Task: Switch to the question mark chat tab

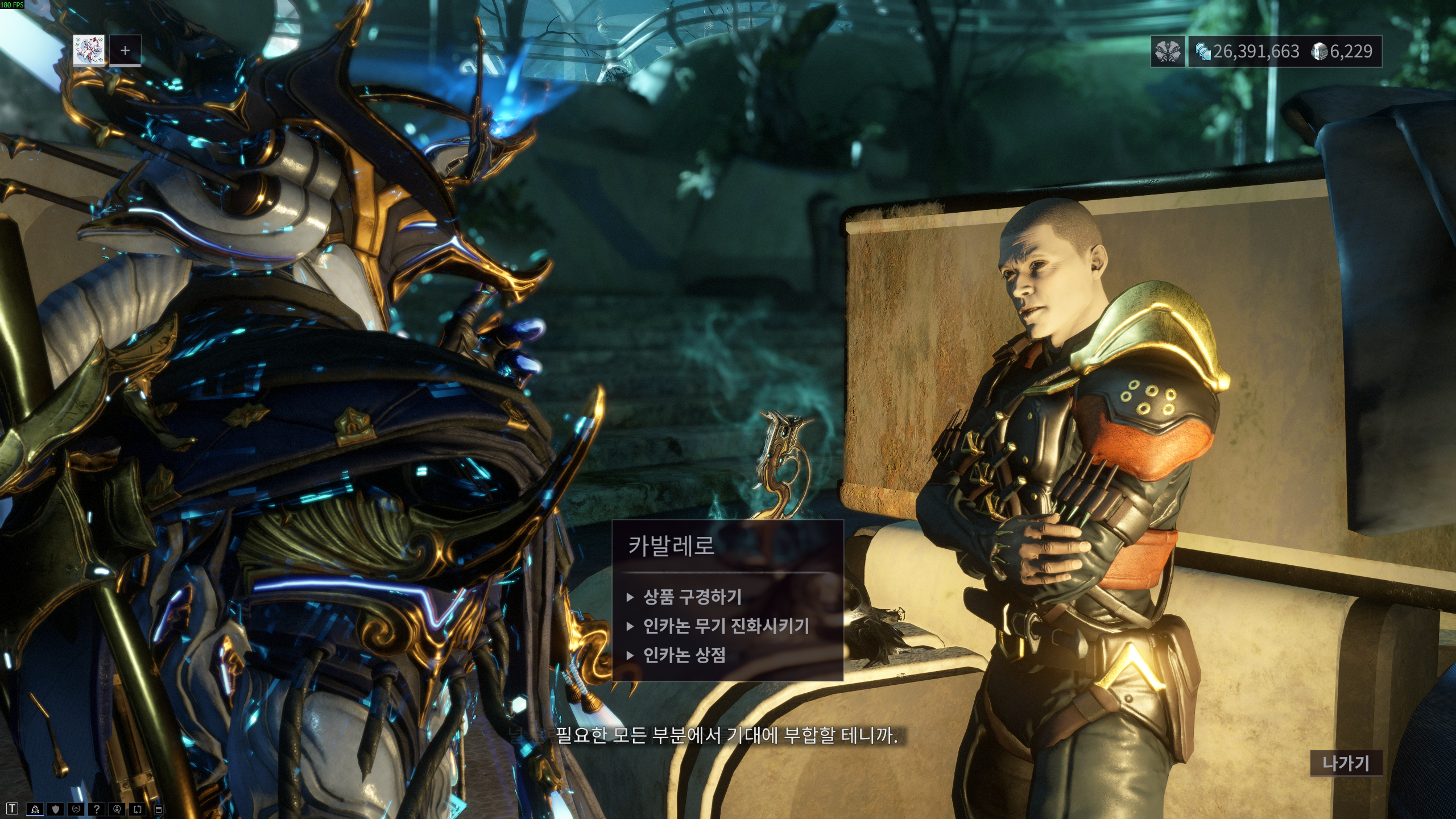Action: point(97,809)
